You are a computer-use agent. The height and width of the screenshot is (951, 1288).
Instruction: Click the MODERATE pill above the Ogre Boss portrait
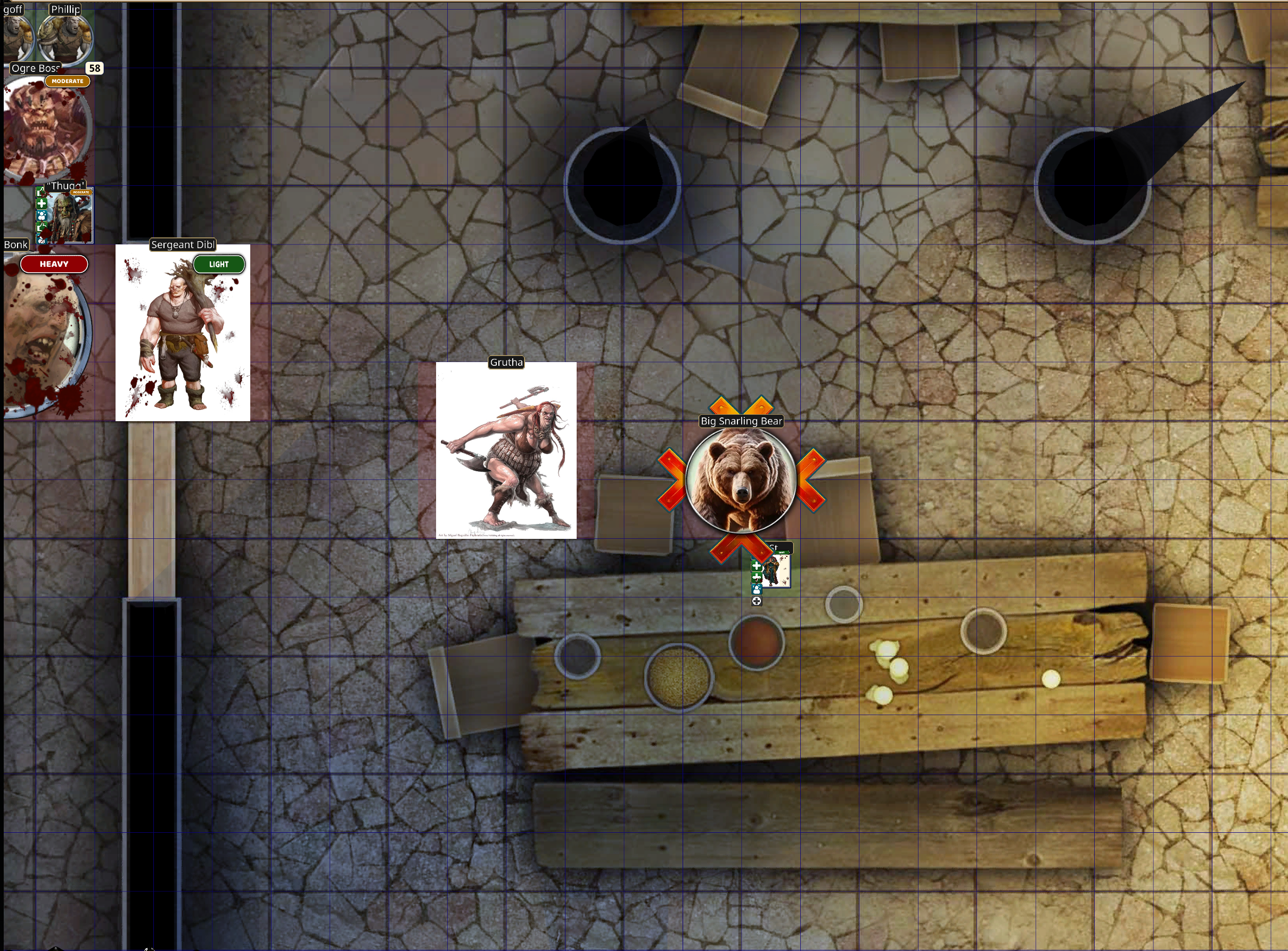[x=67, y=80]
